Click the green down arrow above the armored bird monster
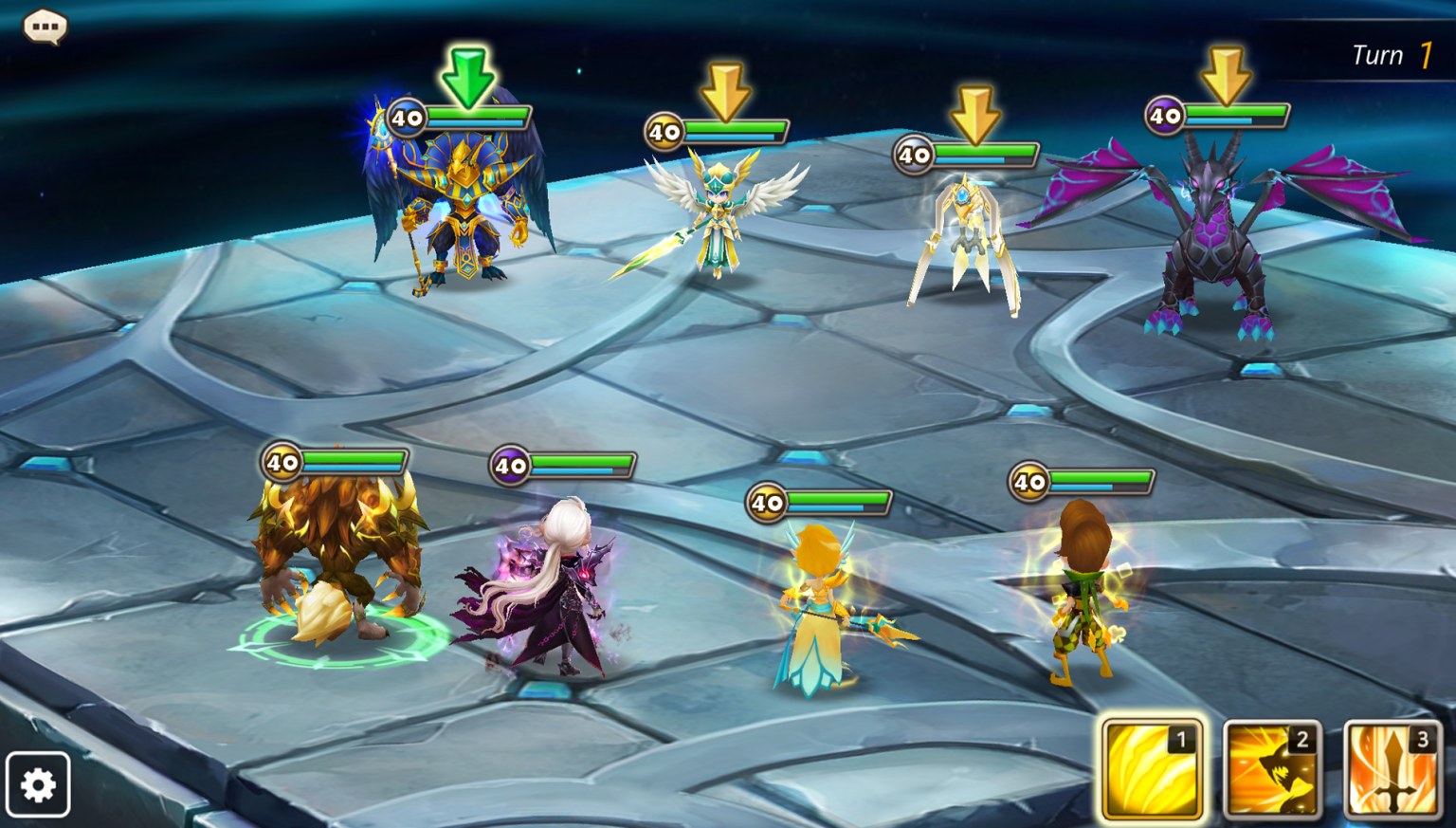 coord(466,76)
